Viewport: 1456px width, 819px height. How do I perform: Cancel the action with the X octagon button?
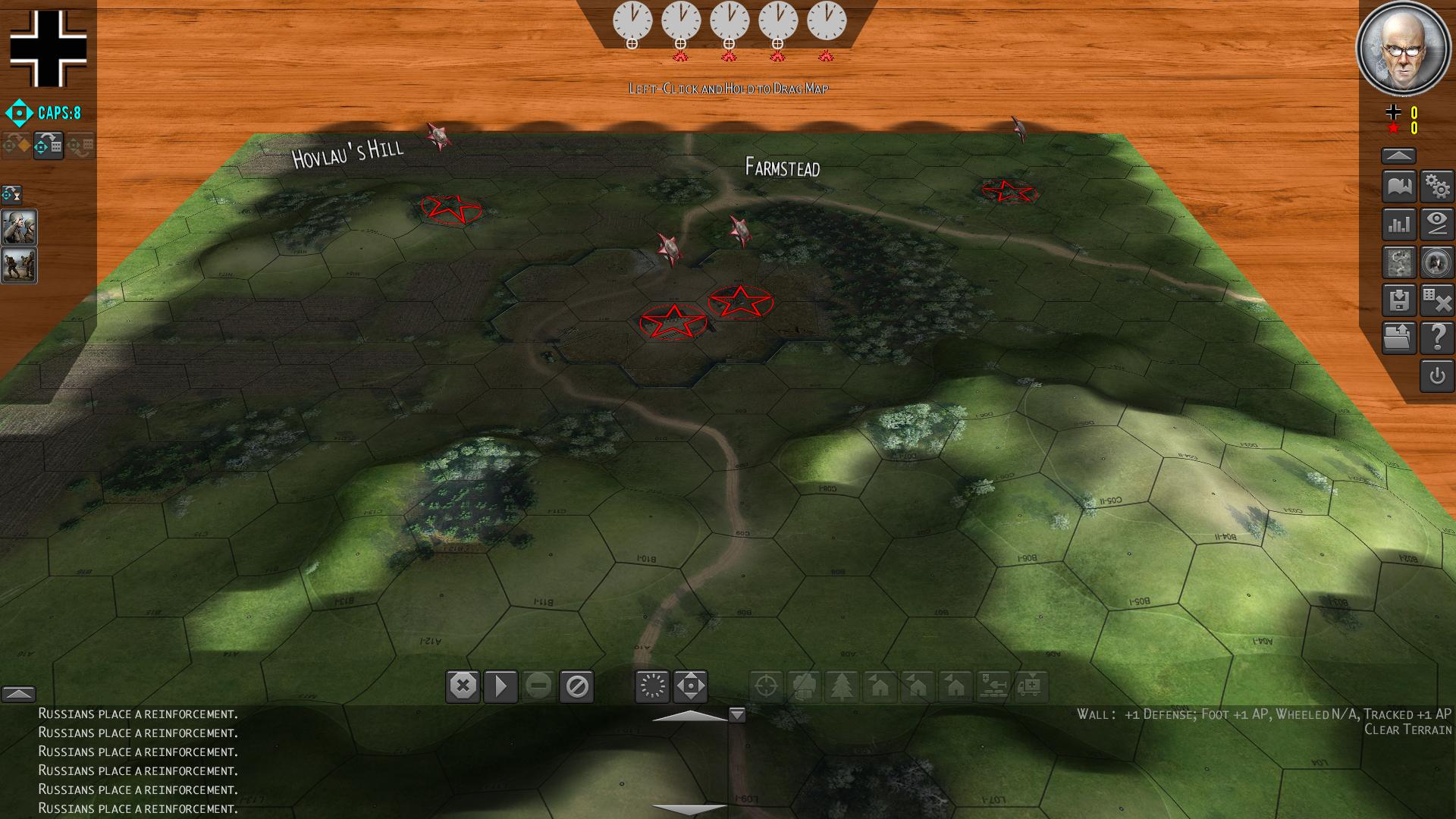point(464,687)
